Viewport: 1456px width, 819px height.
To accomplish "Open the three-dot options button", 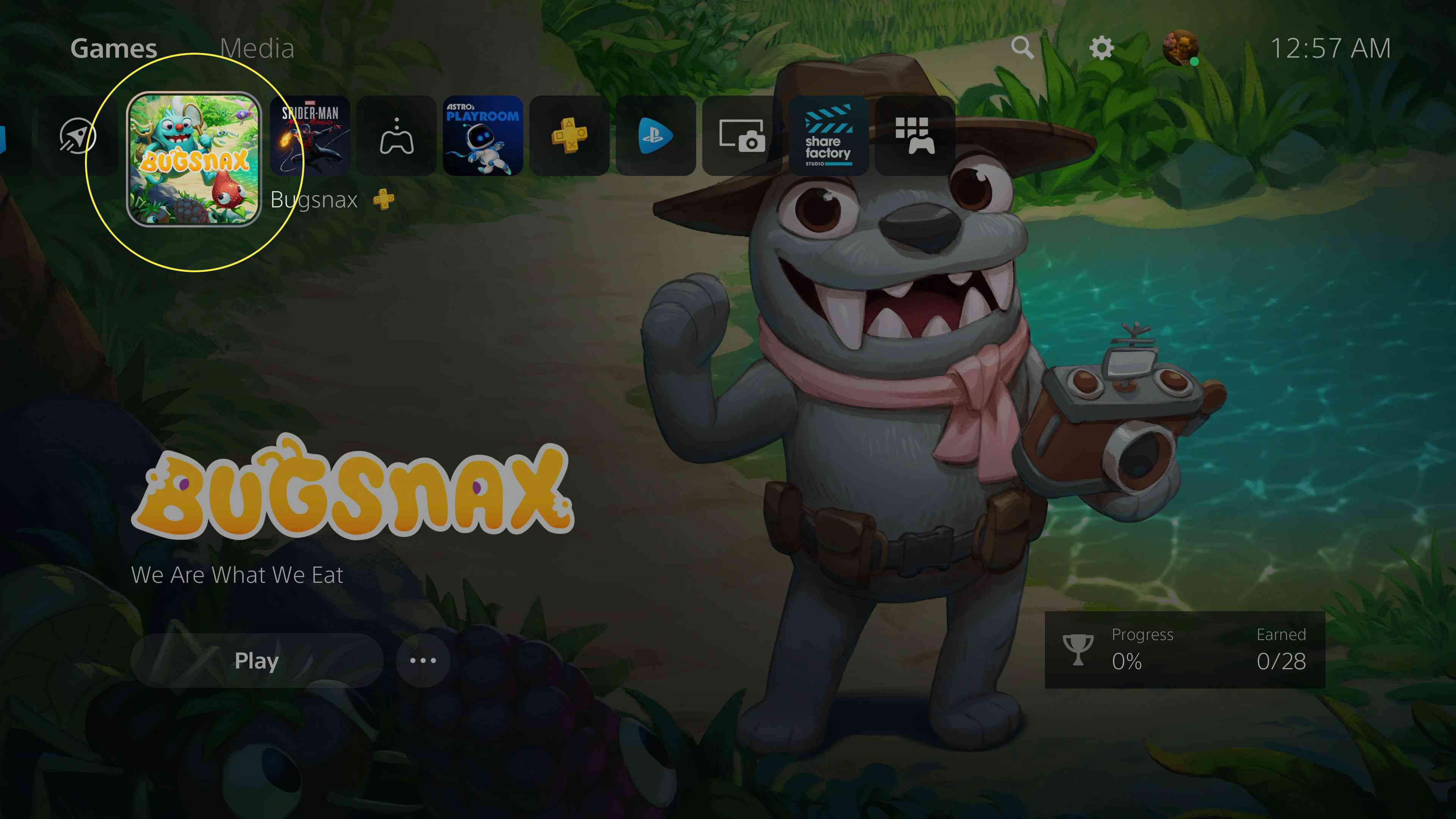I will [x=423, y=660].
